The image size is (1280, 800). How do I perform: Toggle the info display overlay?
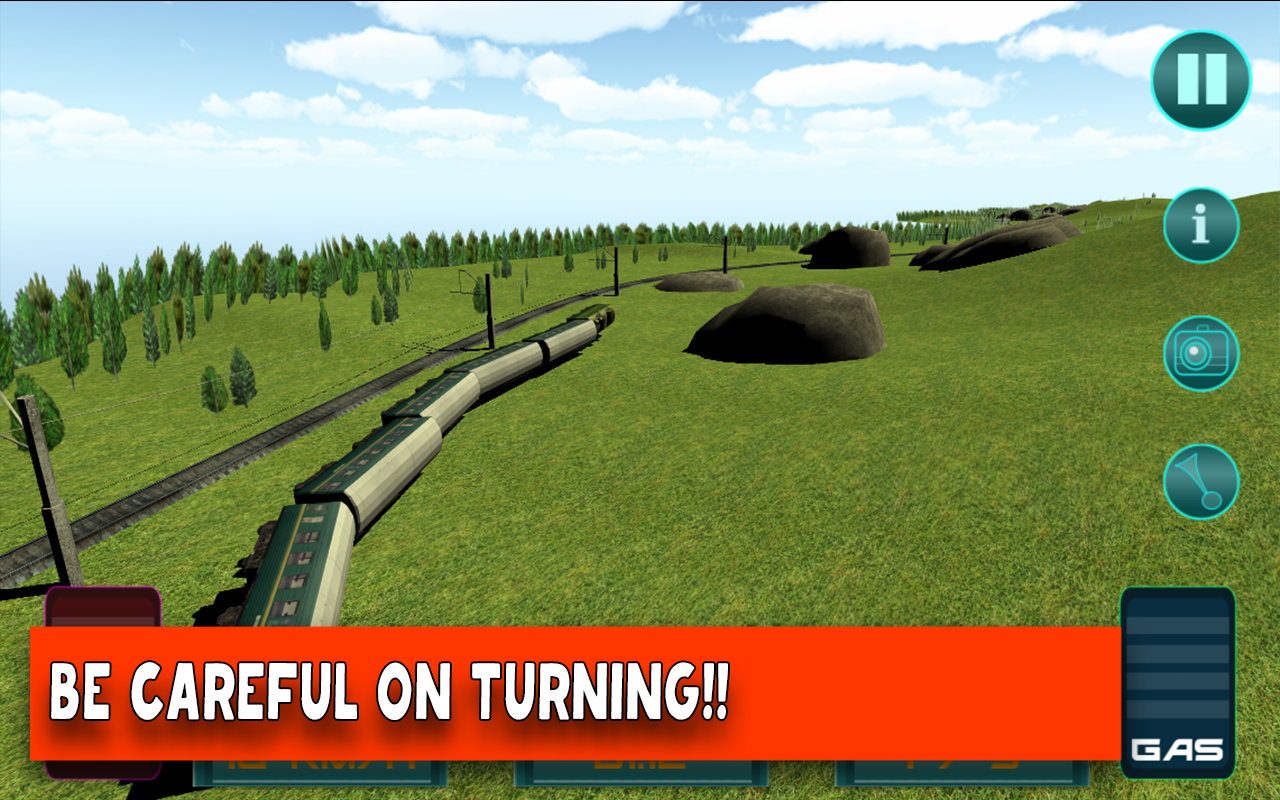[1201, 224]
